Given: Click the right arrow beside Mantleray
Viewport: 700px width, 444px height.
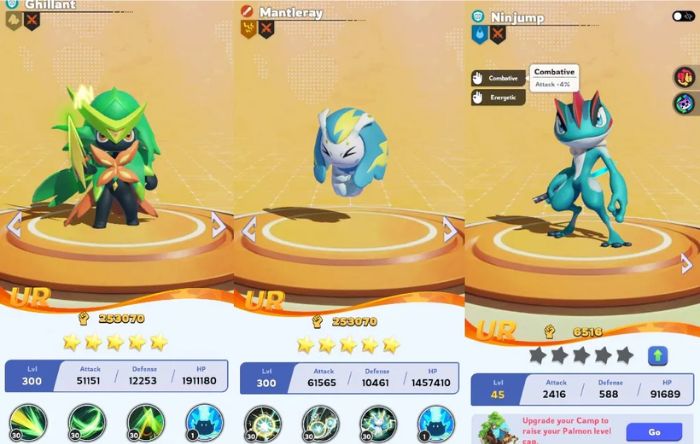Looking at the screenshot, I should pyautogui.click(x=450, y=230).
